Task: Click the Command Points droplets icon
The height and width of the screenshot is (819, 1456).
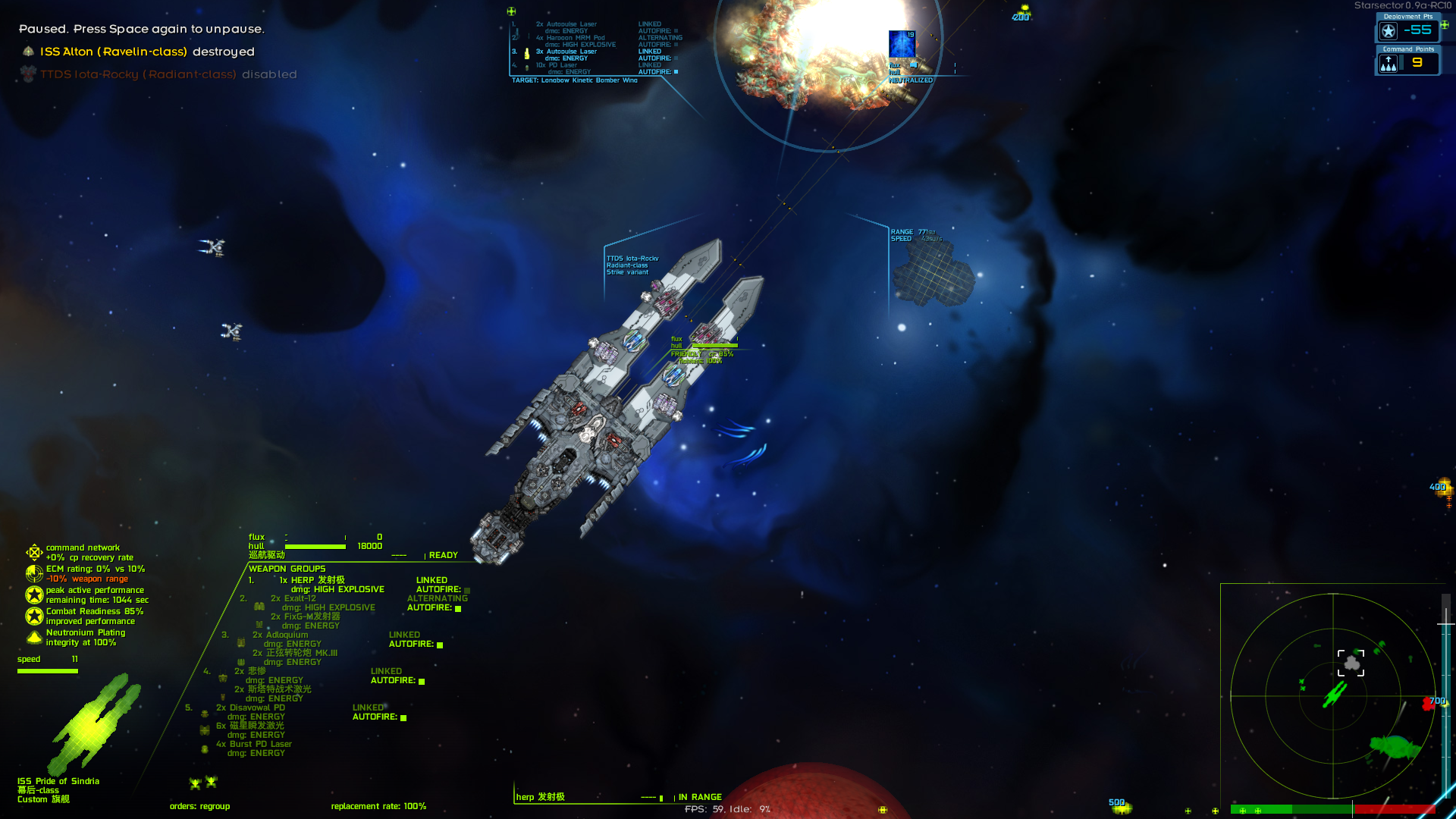Action: [x=1390, y=64]
